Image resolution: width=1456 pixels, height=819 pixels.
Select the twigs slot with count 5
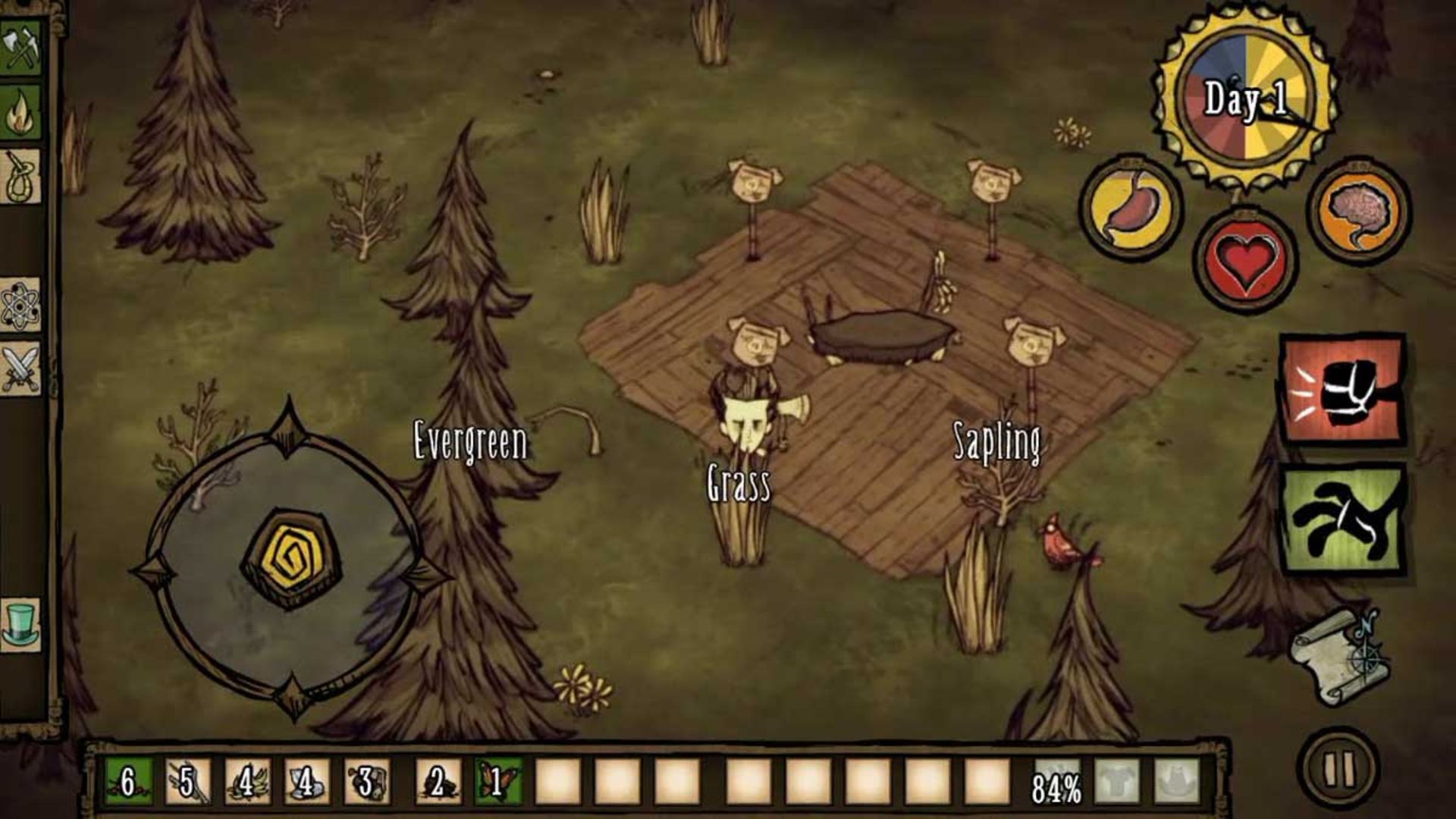tap(187, 781)
